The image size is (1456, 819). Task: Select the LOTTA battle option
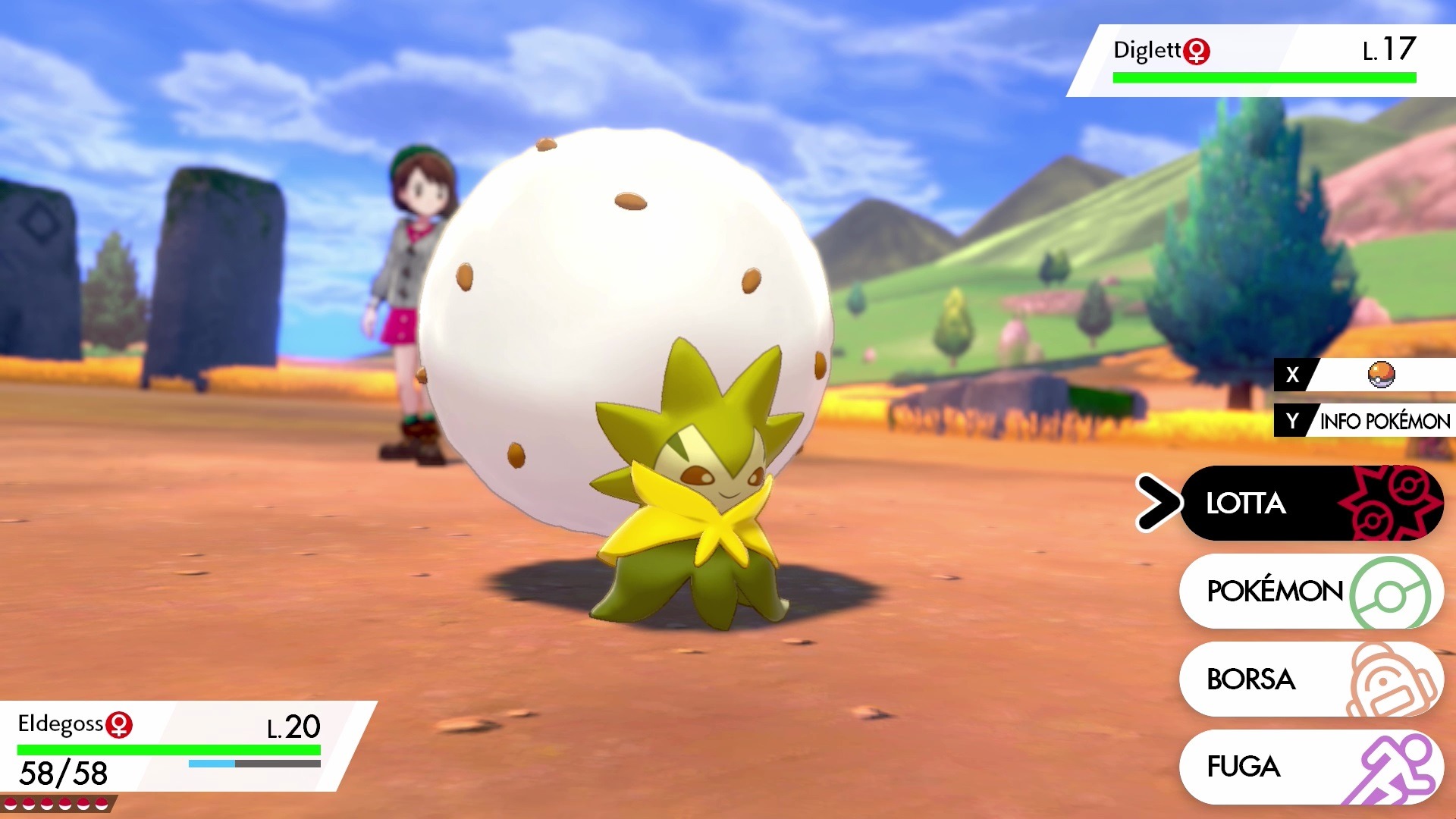1310,503
